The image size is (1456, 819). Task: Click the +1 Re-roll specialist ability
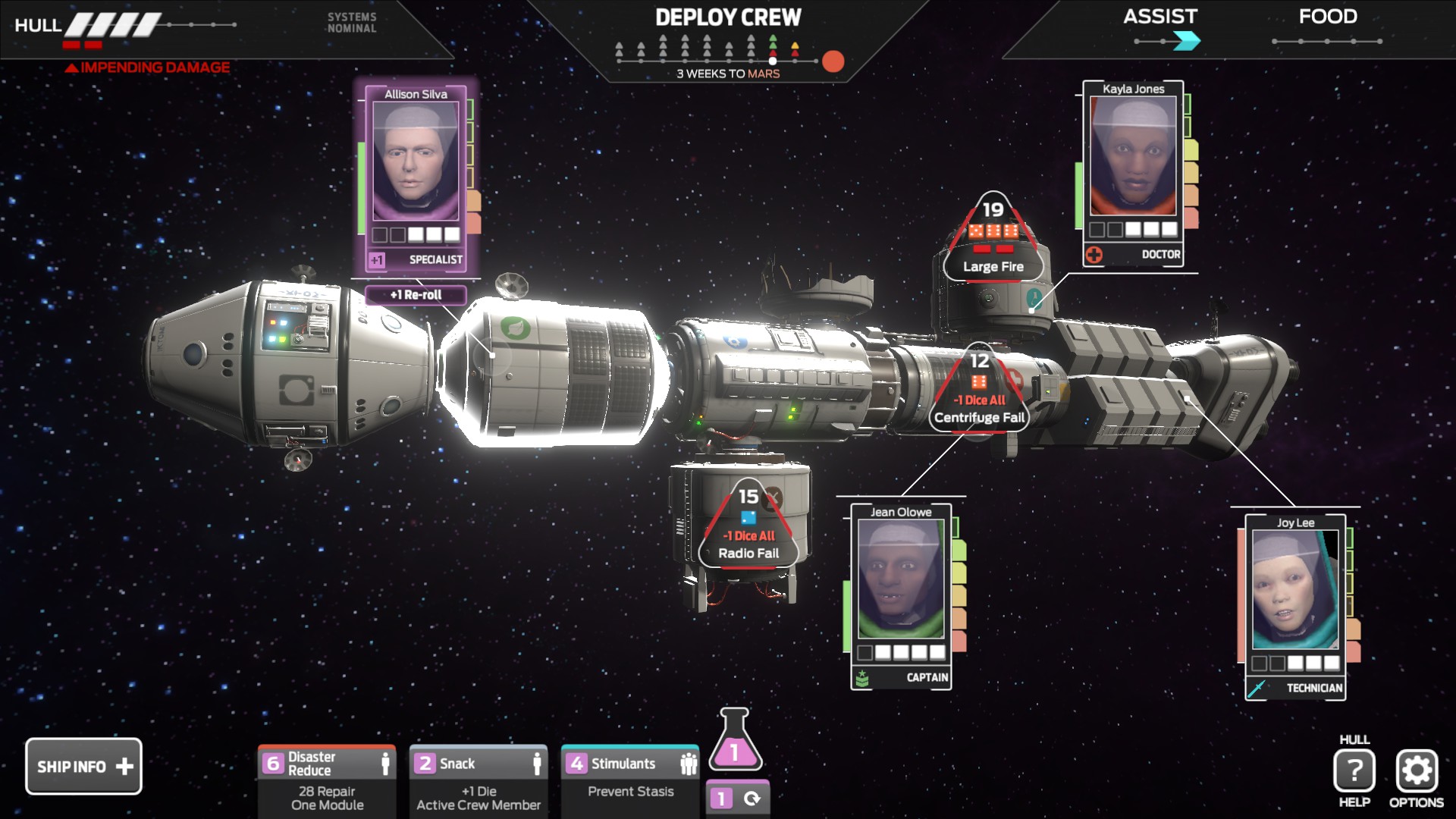pos(416,295)
